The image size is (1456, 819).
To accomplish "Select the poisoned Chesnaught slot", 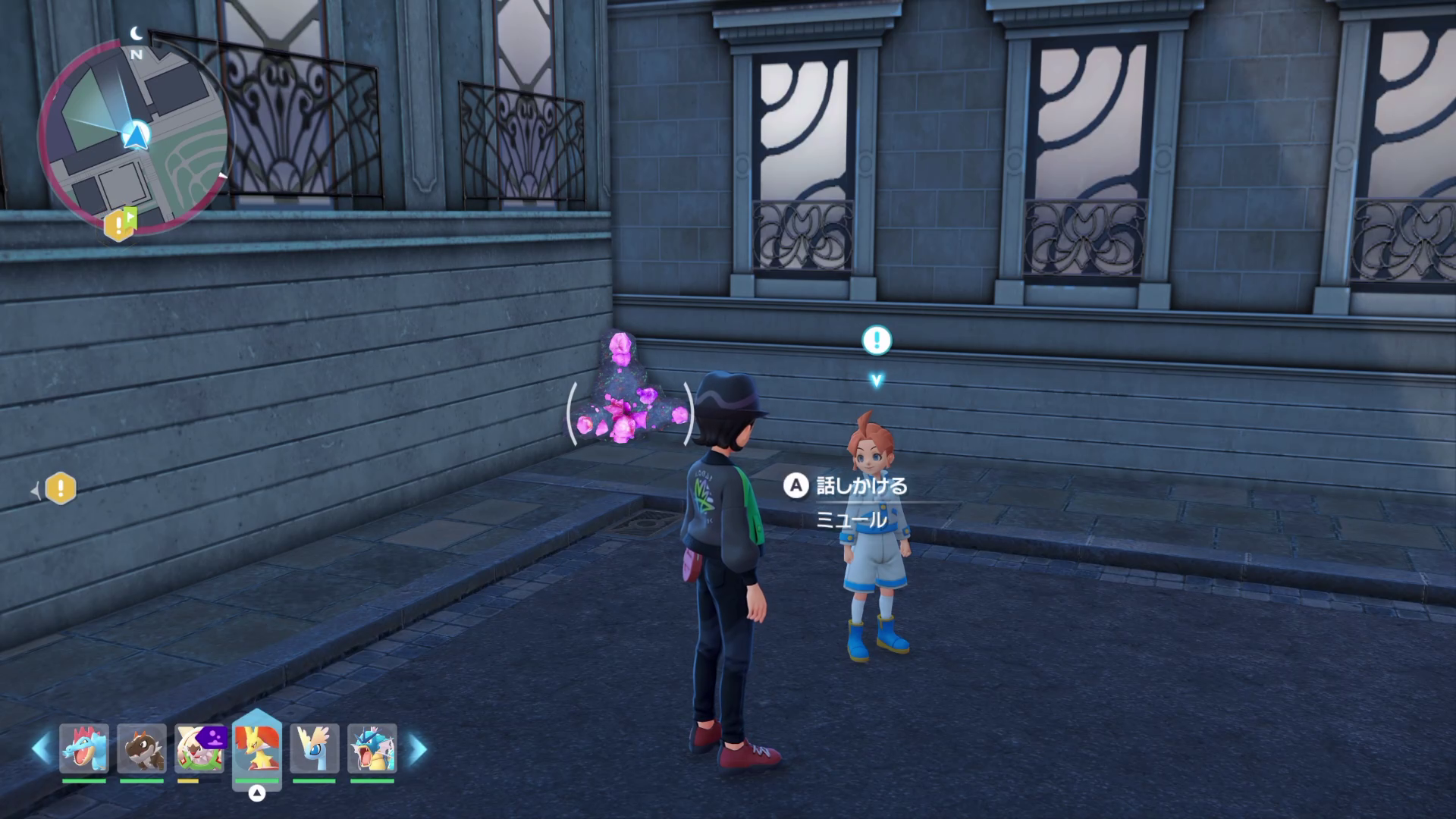I will pyautogui.click(x=200, y=748).
